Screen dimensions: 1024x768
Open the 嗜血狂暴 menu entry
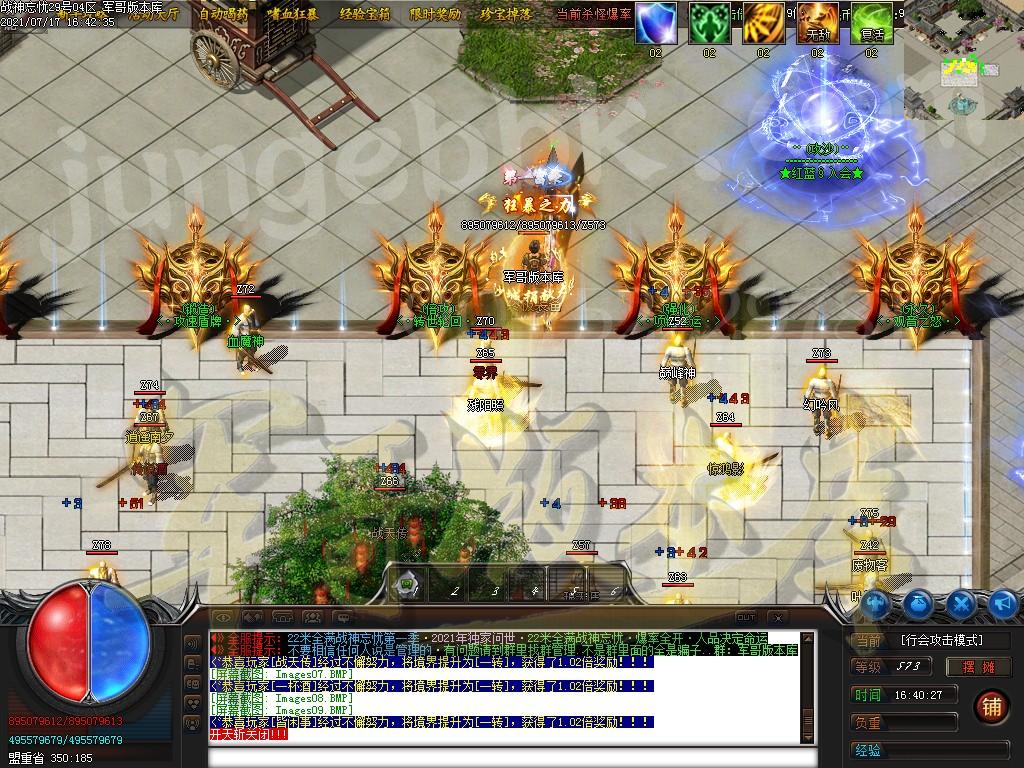[294, 14]
